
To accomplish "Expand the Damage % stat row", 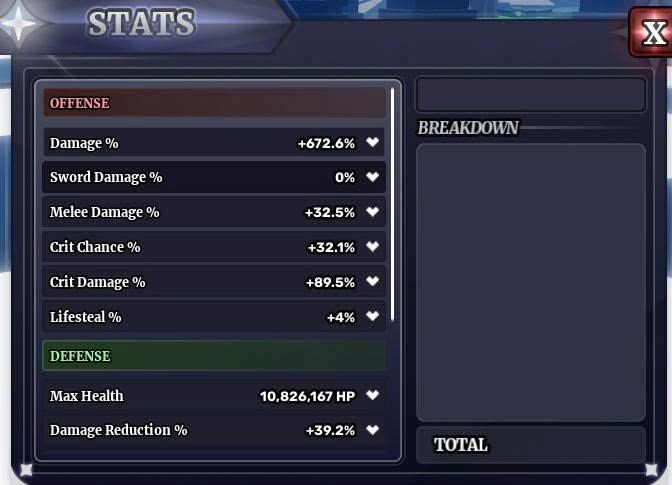I will pos(372,143).
